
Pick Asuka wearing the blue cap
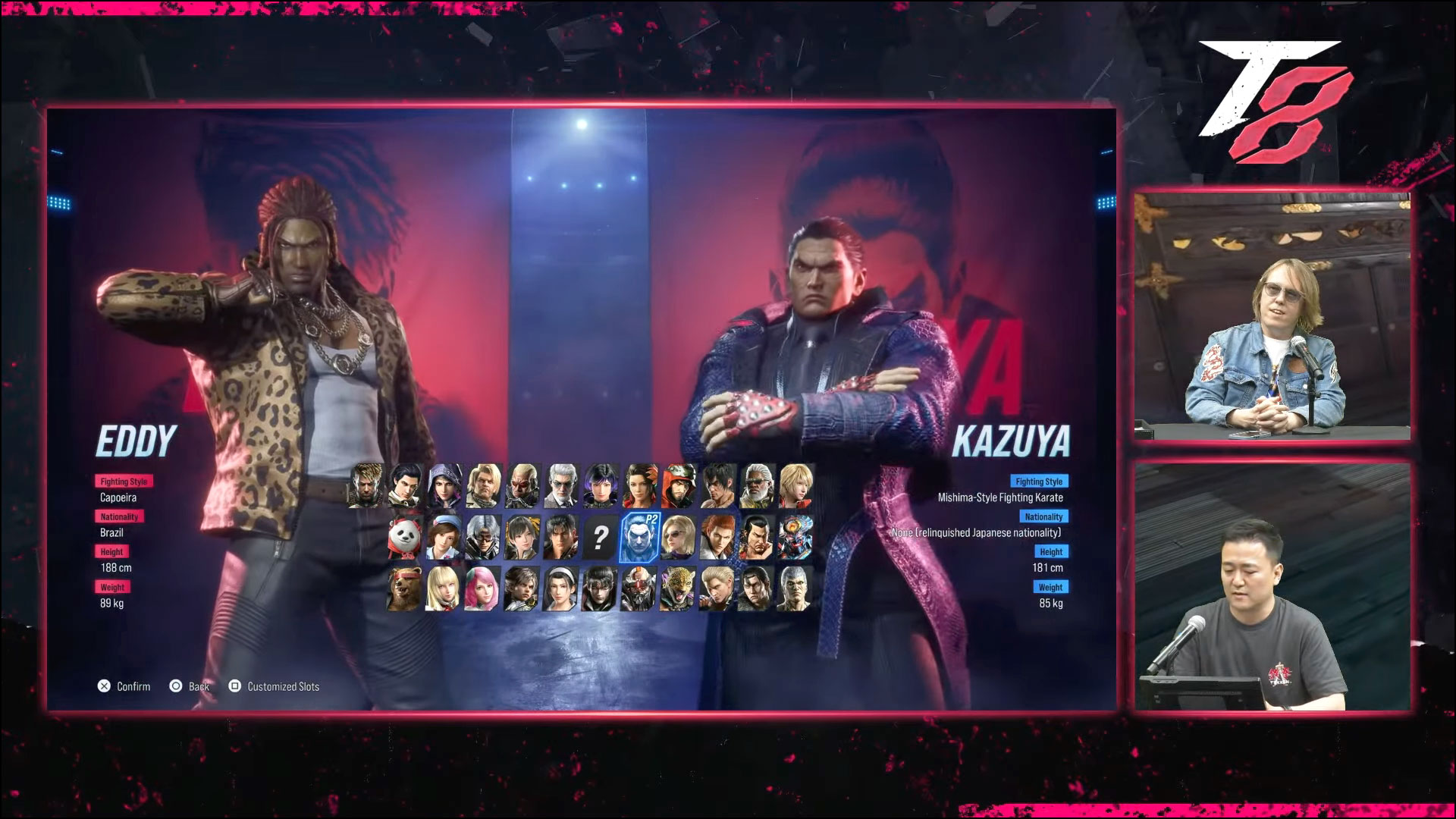click(x=444, y=538)
